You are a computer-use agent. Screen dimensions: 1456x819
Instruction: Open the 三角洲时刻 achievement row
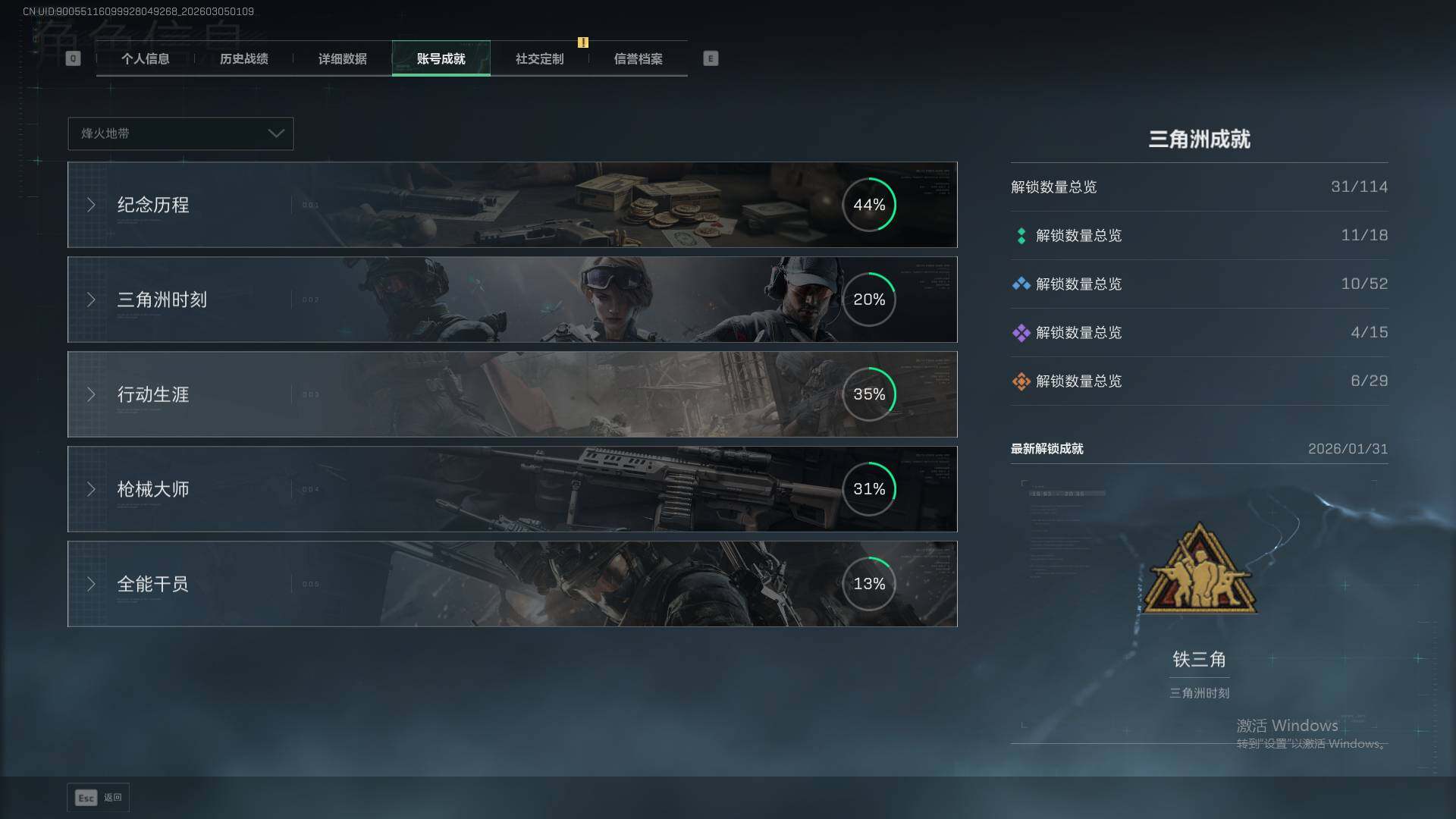coord(512,300)
